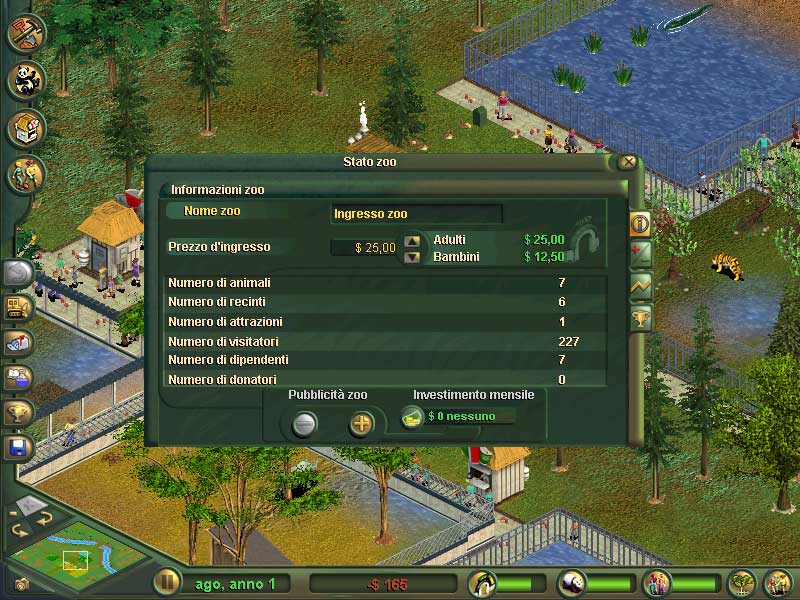Switch to the trophy awards tab
Screen dimensions: 800x600
[640, 318]
